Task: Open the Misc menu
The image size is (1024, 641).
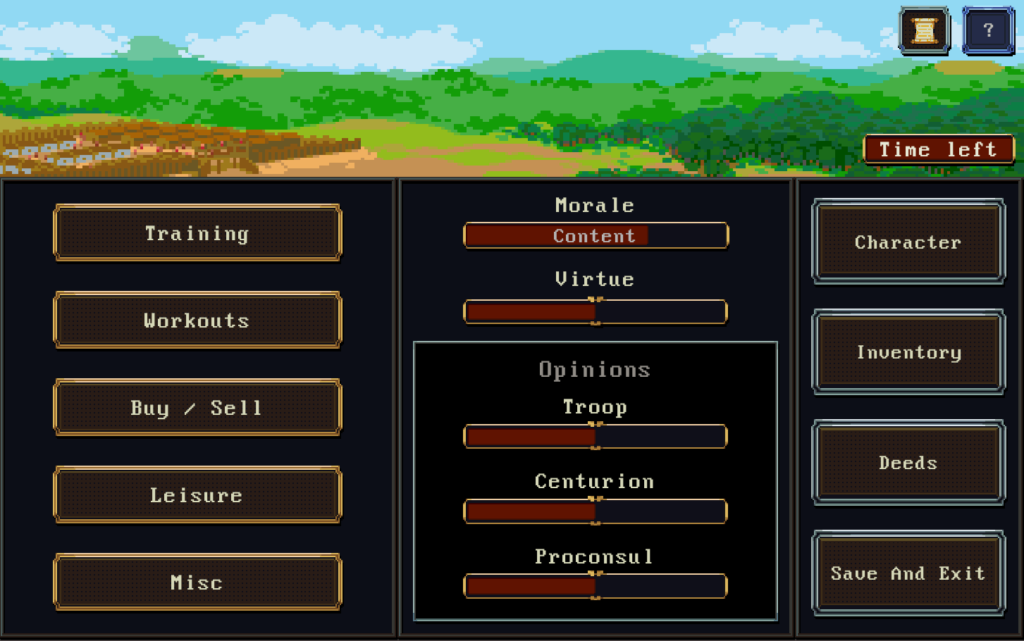Action: click(x=197, y=582)
